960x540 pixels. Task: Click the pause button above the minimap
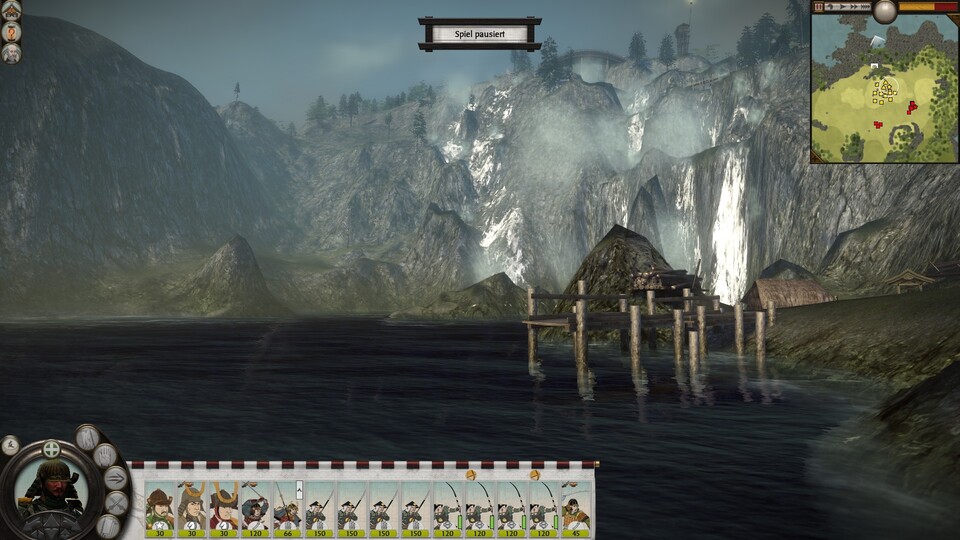pyautogui.click(x=819, y=6)
